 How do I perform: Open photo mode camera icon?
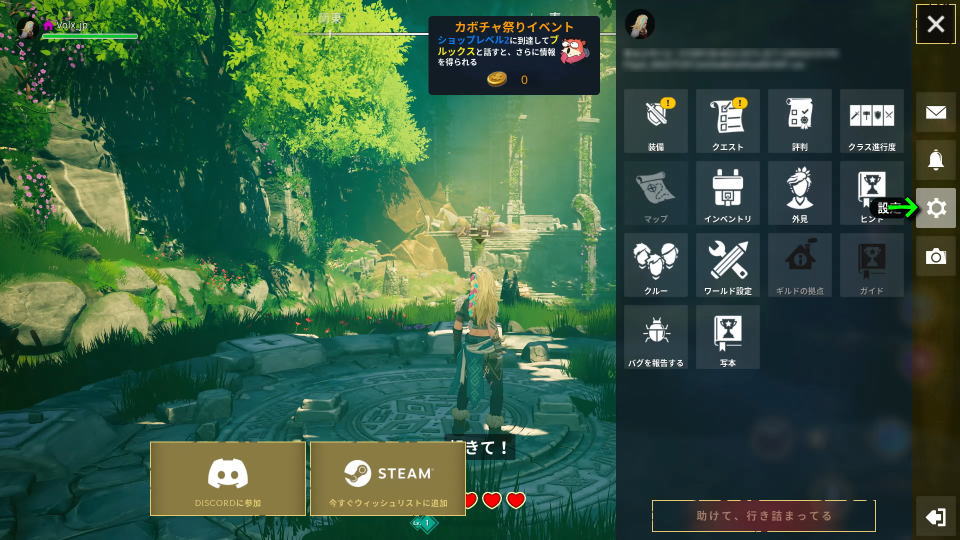coord(936,257)
